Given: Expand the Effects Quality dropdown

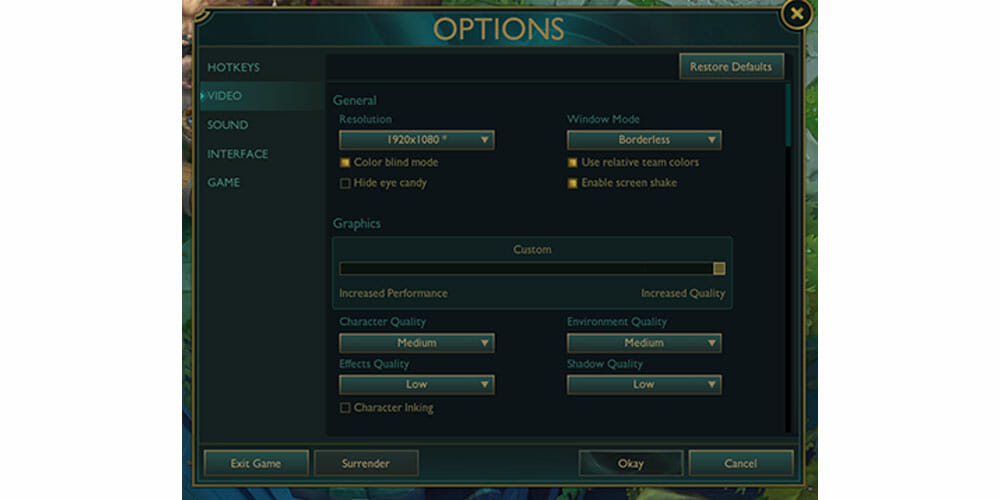Looking at the screenshot, I should [x=416, y=384].
